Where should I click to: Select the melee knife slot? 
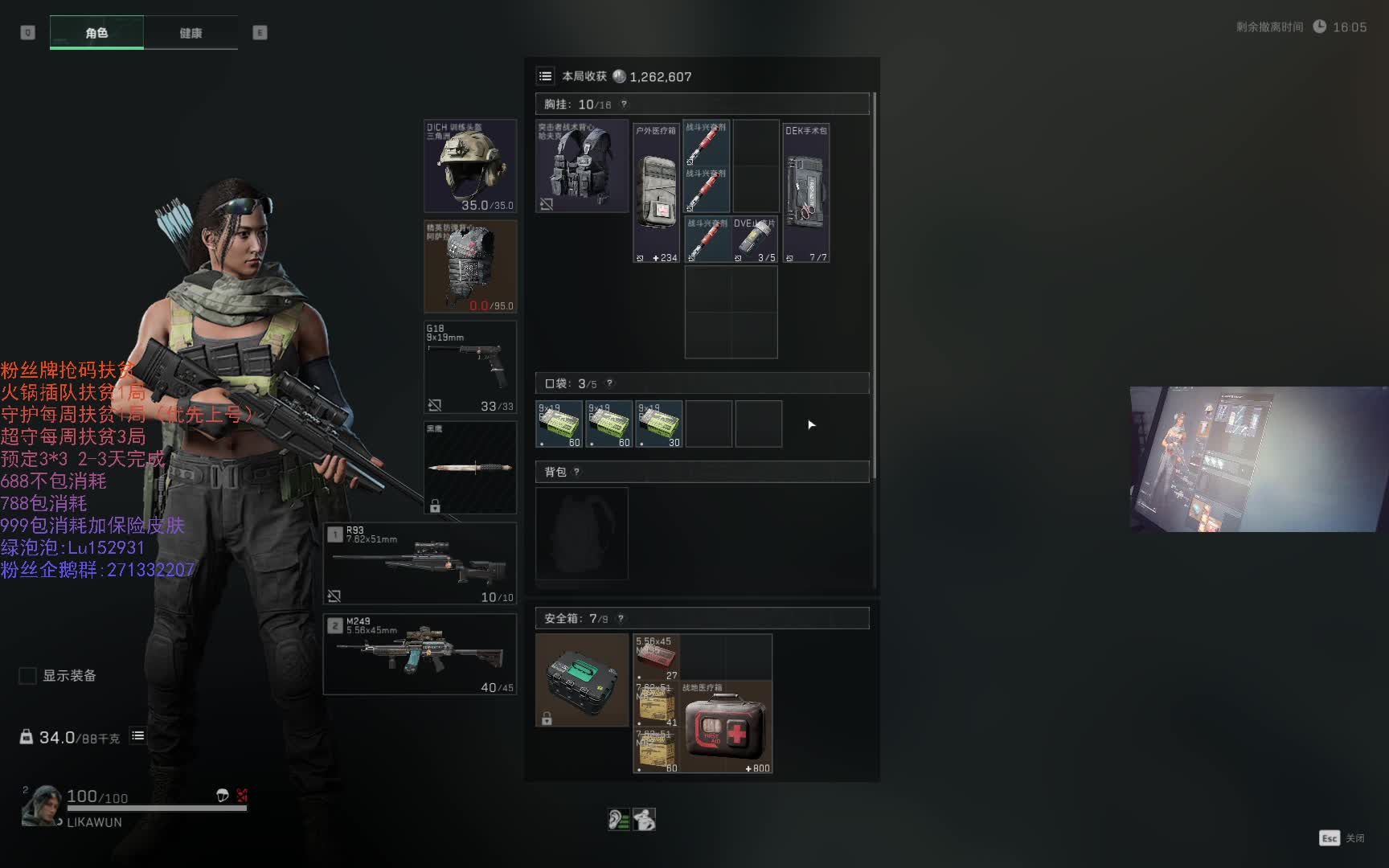[470, 468]
